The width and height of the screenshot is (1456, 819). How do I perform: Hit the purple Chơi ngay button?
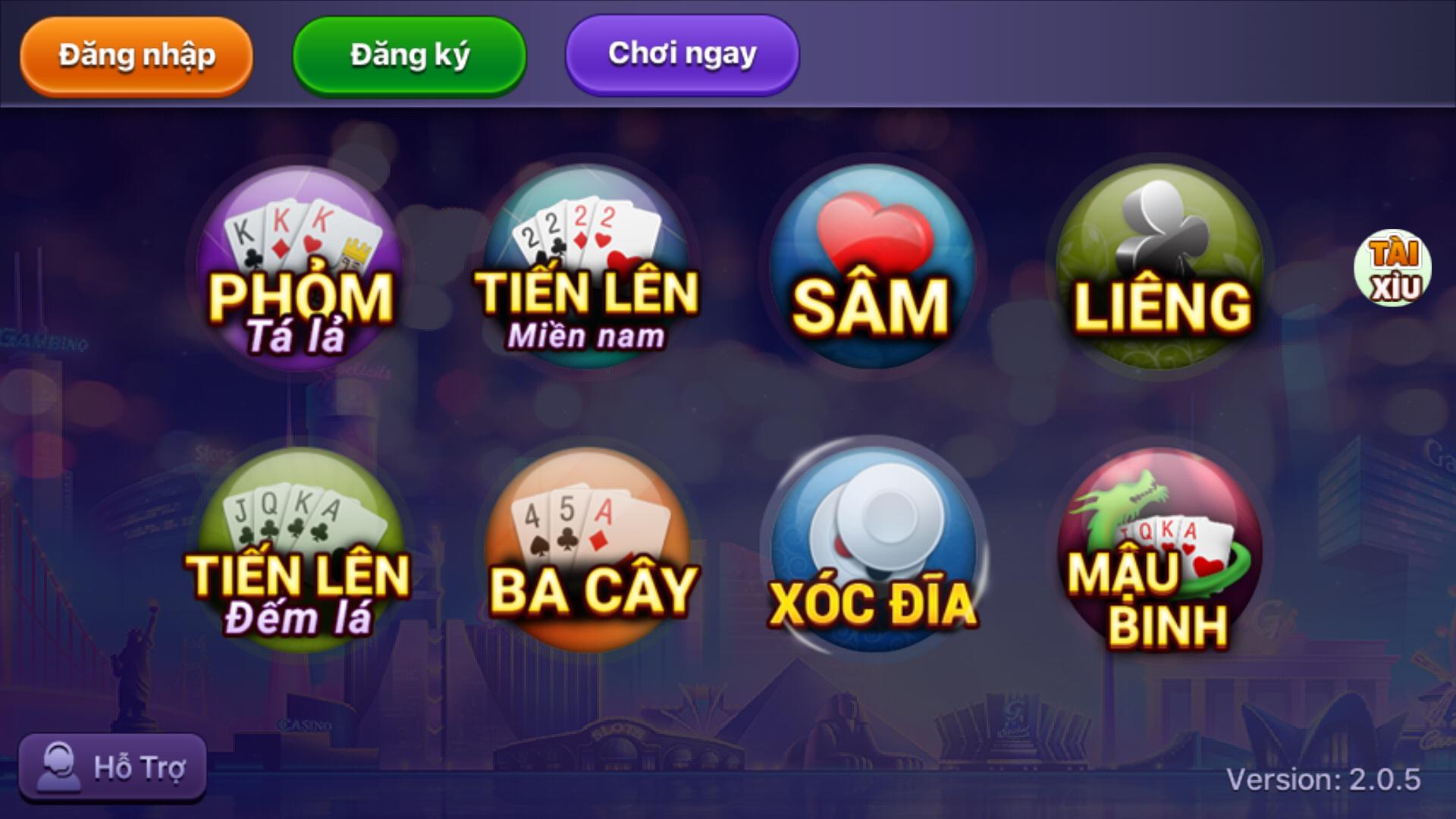click(680, 53)
